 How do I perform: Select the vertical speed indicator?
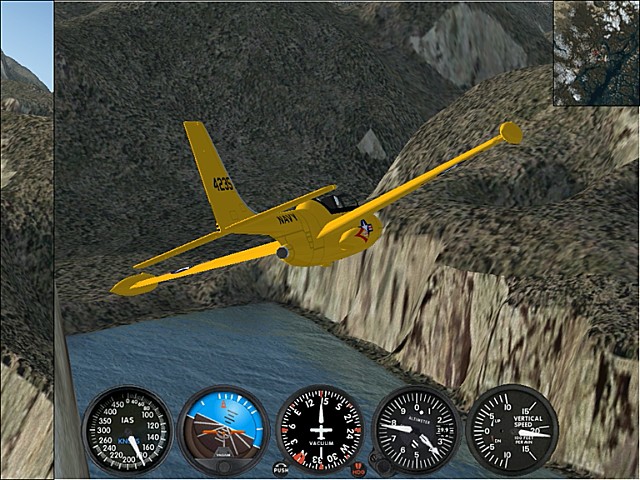pyautogui.click(x=513, y=430)
